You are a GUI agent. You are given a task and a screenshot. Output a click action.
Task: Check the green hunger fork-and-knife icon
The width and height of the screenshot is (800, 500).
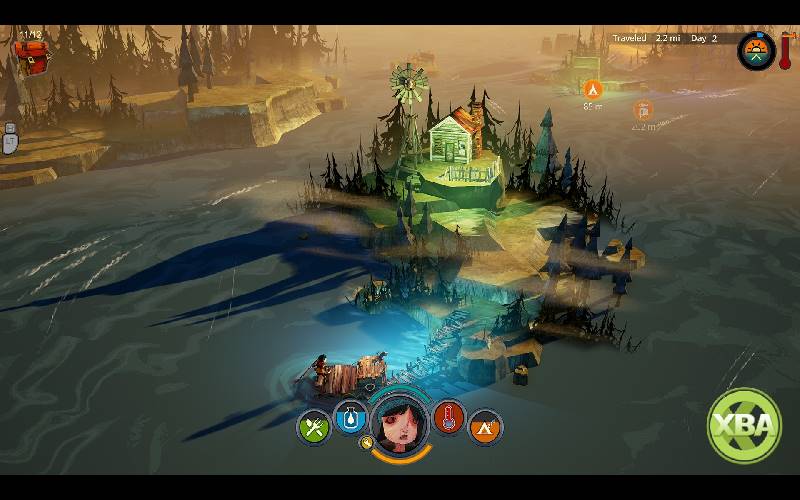click(313, 427)
